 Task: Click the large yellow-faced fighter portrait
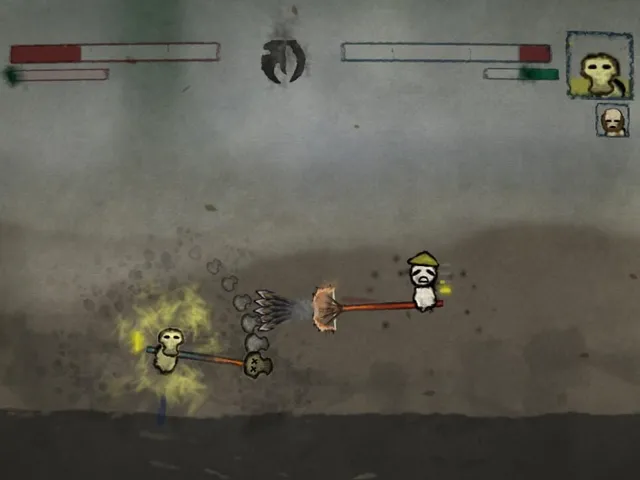(x=599, y=65)
